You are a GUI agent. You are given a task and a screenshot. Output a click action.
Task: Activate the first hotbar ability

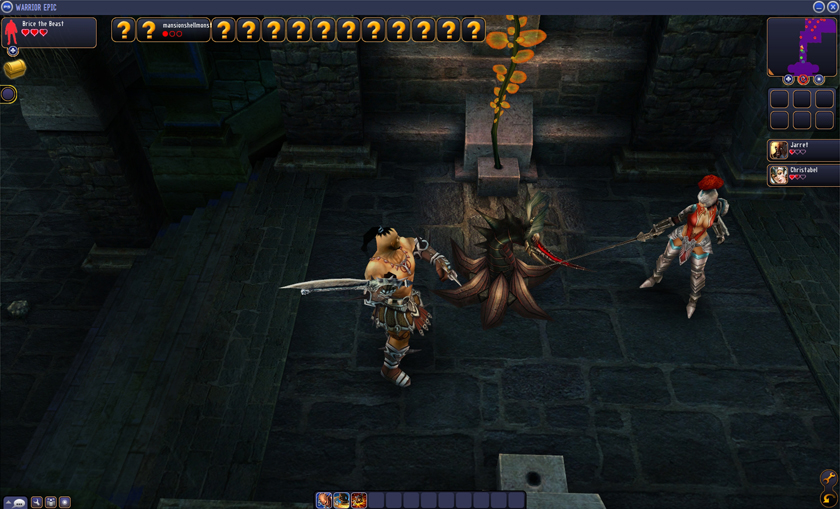click(324, 500)
